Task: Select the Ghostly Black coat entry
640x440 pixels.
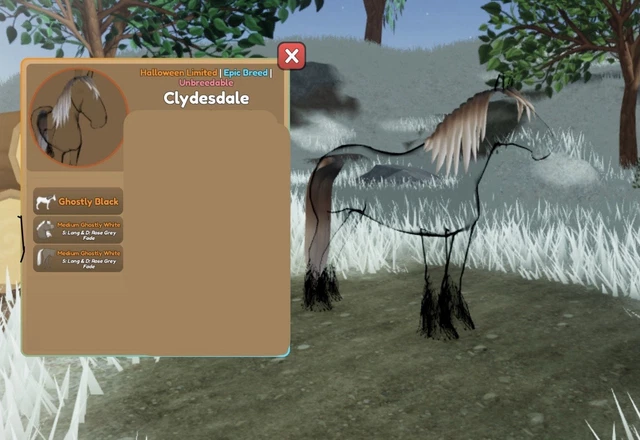Action: pos(78,201)
